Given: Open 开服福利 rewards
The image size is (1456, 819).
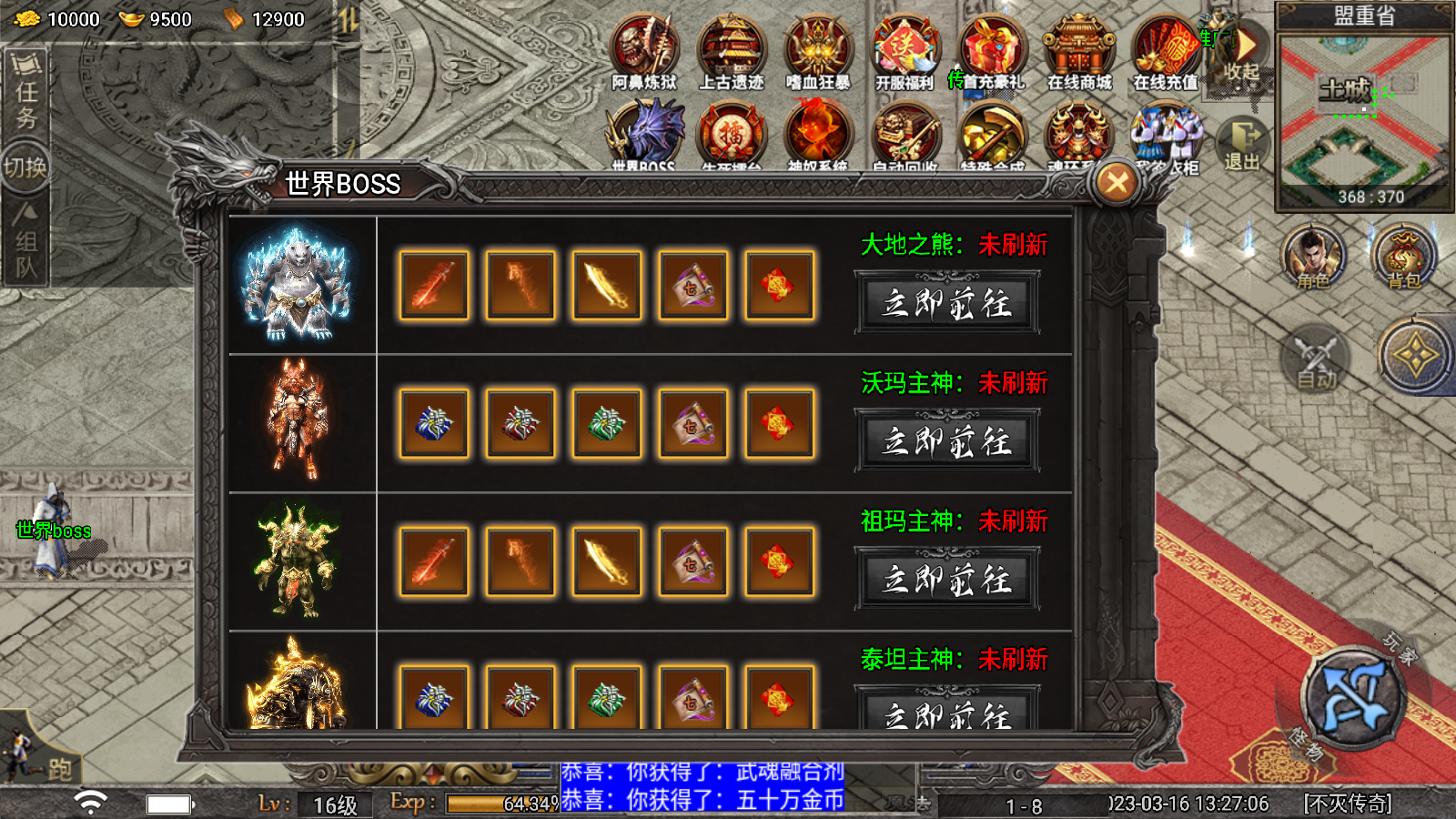Looking at the screenshot, I should 904,50.
